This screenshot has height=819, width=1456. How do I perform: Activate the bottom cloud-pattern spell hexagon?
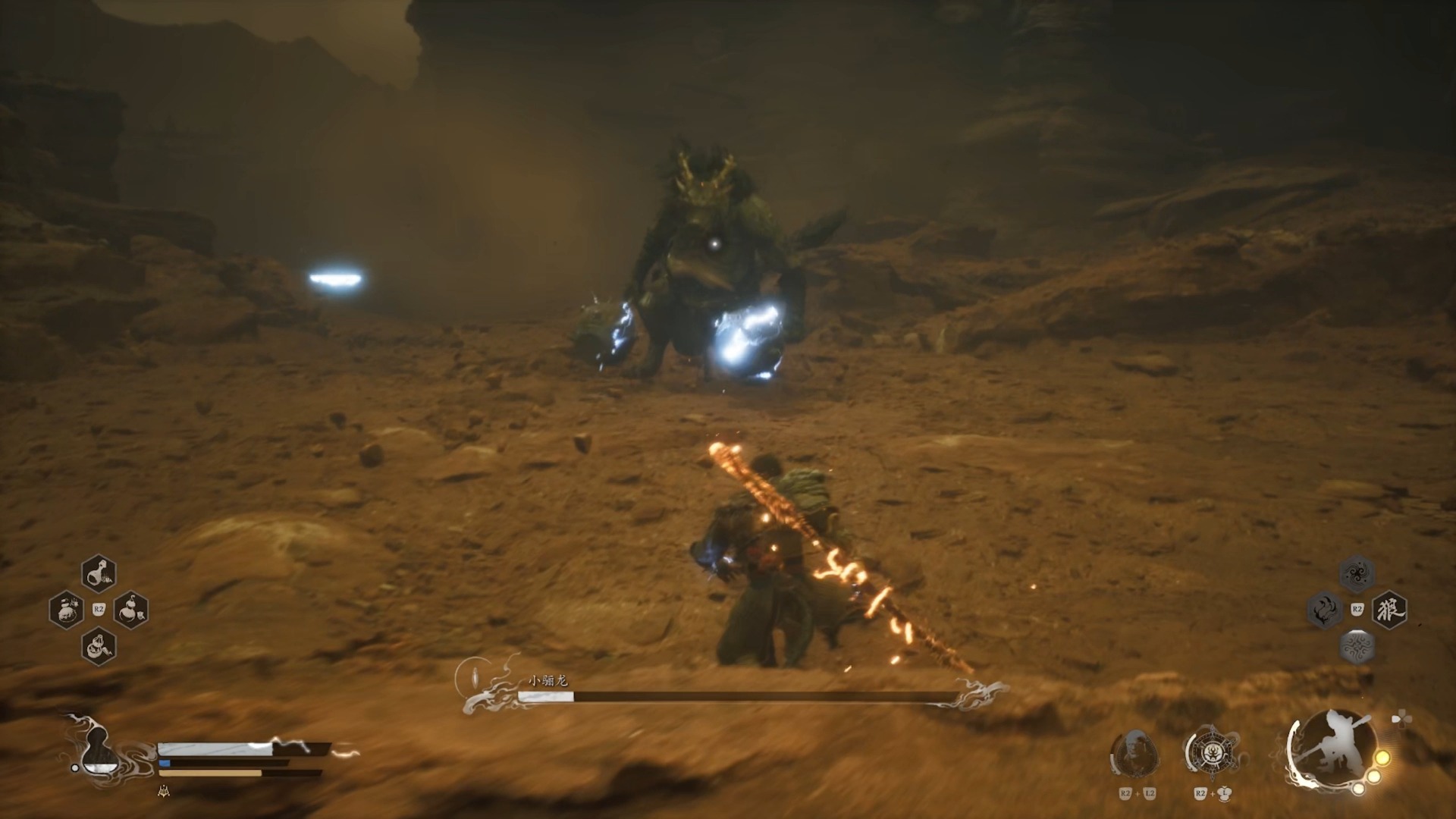tap(1357, 646)
